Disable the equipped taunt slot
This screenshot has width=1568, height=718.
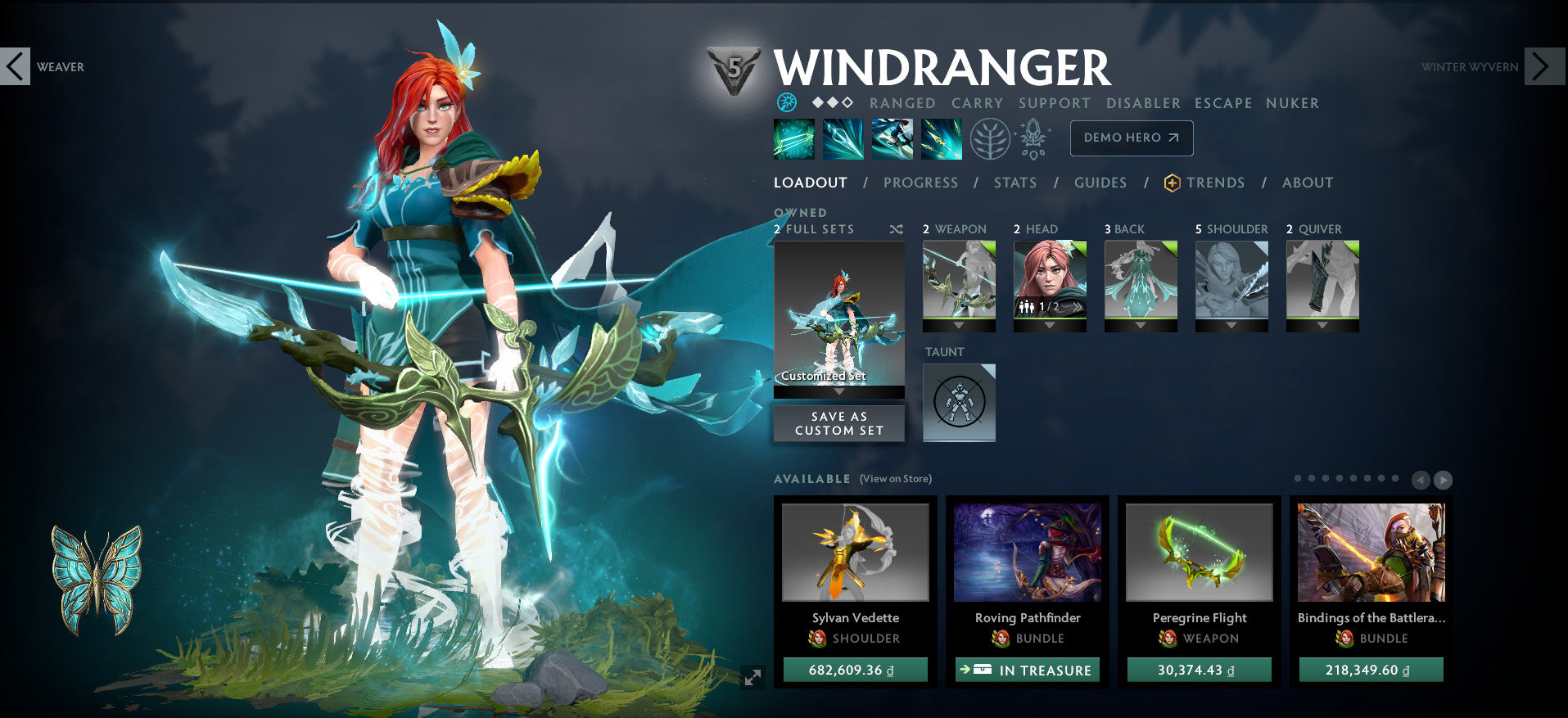(959, 402)
